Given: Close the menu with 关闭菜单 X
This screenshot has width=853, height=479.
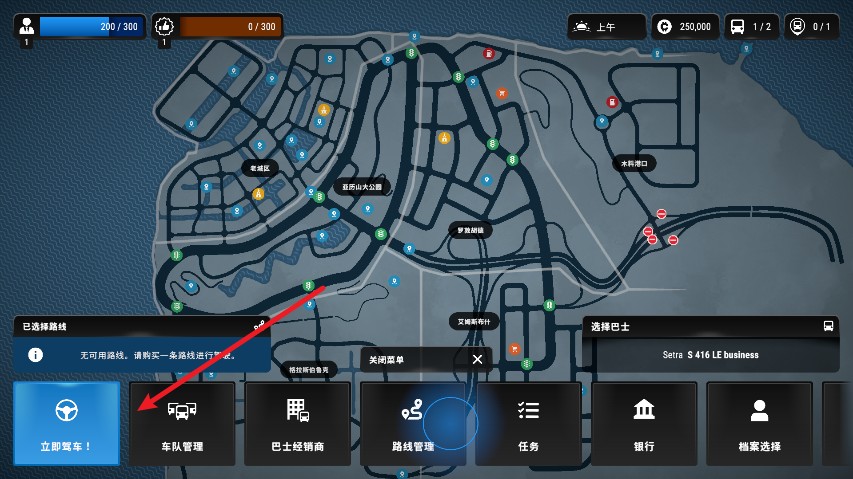Looking at the screenshot, I should click(x=477, y=359).
